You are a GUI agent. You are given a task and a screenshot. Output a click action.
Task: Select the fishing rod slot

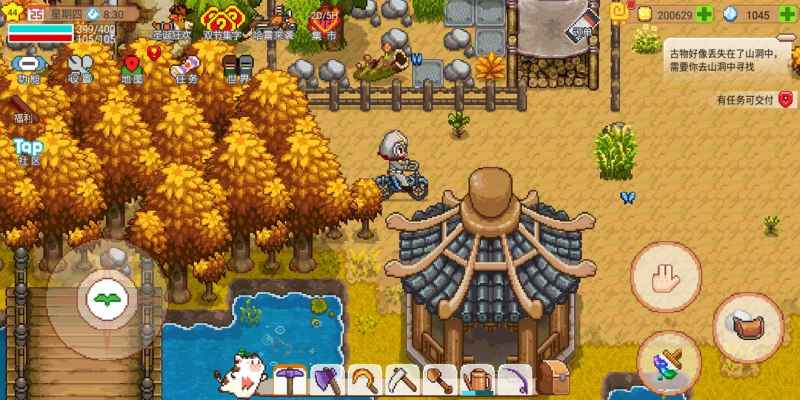(x=514, y=379)
